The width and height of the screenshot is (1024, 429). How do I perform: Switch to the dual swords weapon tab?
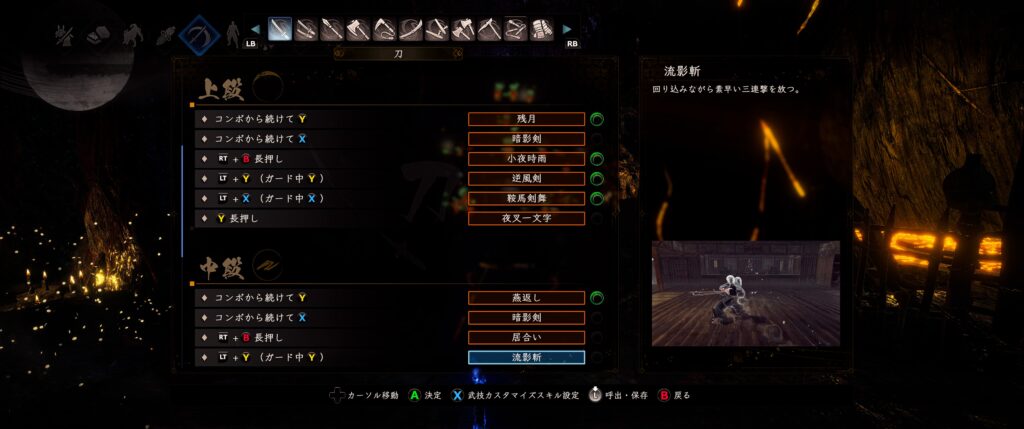[x=306, y=29]
